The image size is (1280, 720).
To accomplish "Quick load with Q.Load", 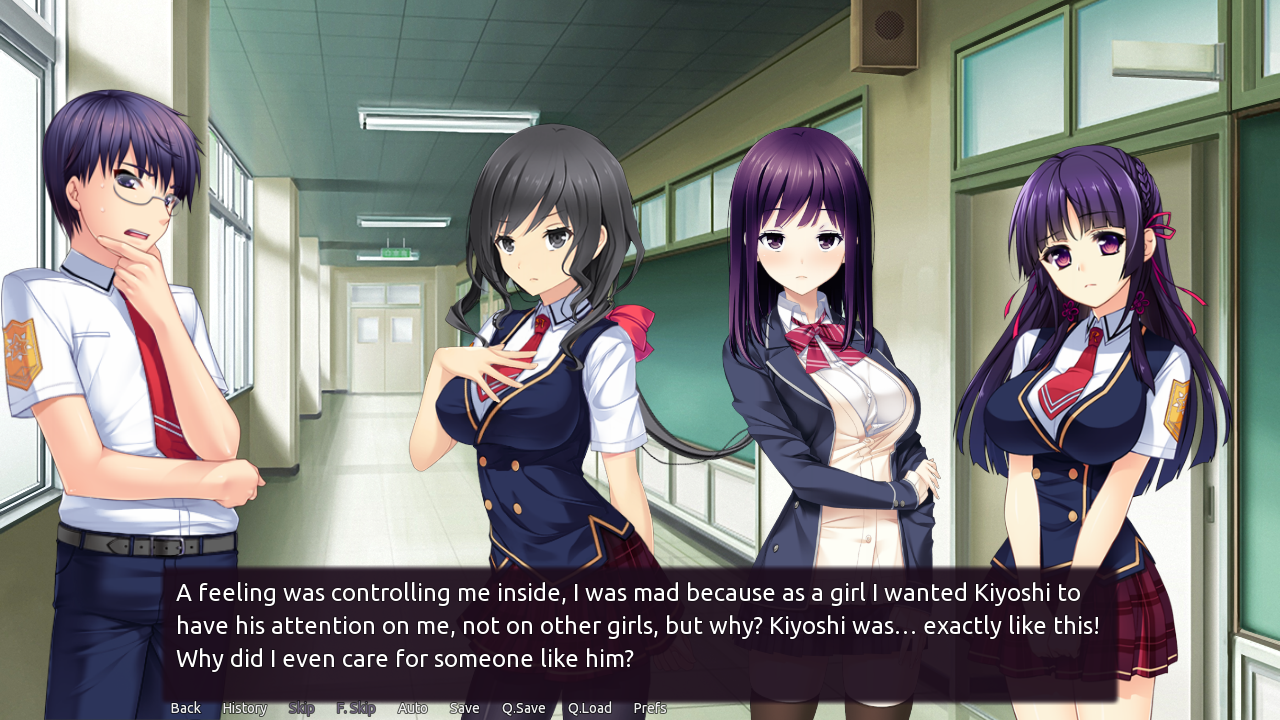I will [589, 707].
